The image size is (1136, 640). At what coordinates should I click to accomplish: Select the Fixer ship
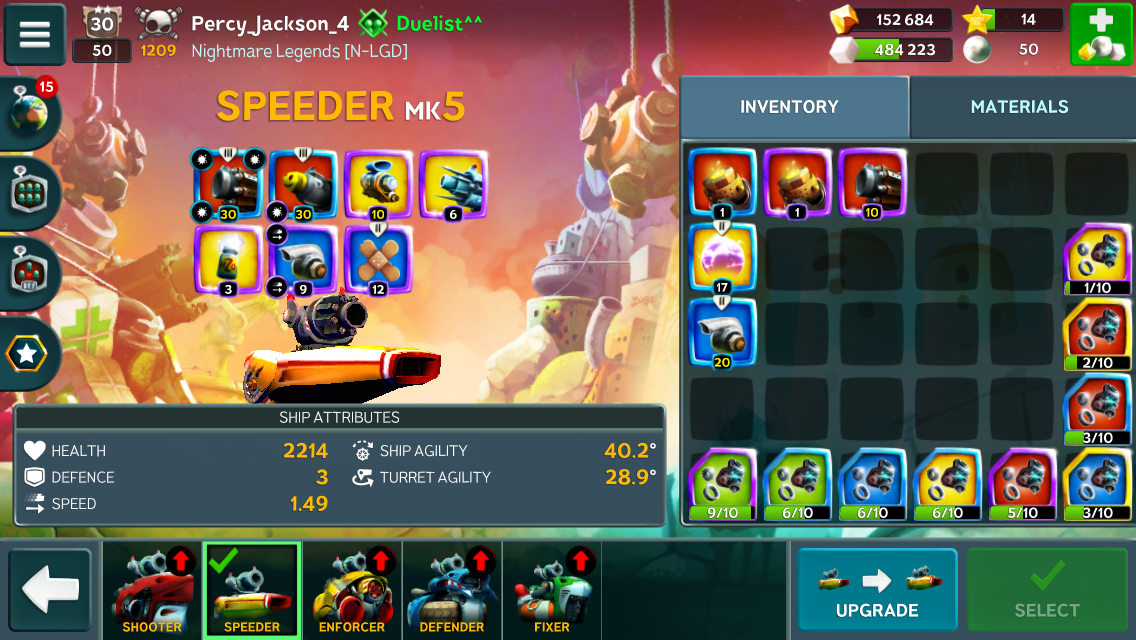pyautogui.click(x=552, y=591)
